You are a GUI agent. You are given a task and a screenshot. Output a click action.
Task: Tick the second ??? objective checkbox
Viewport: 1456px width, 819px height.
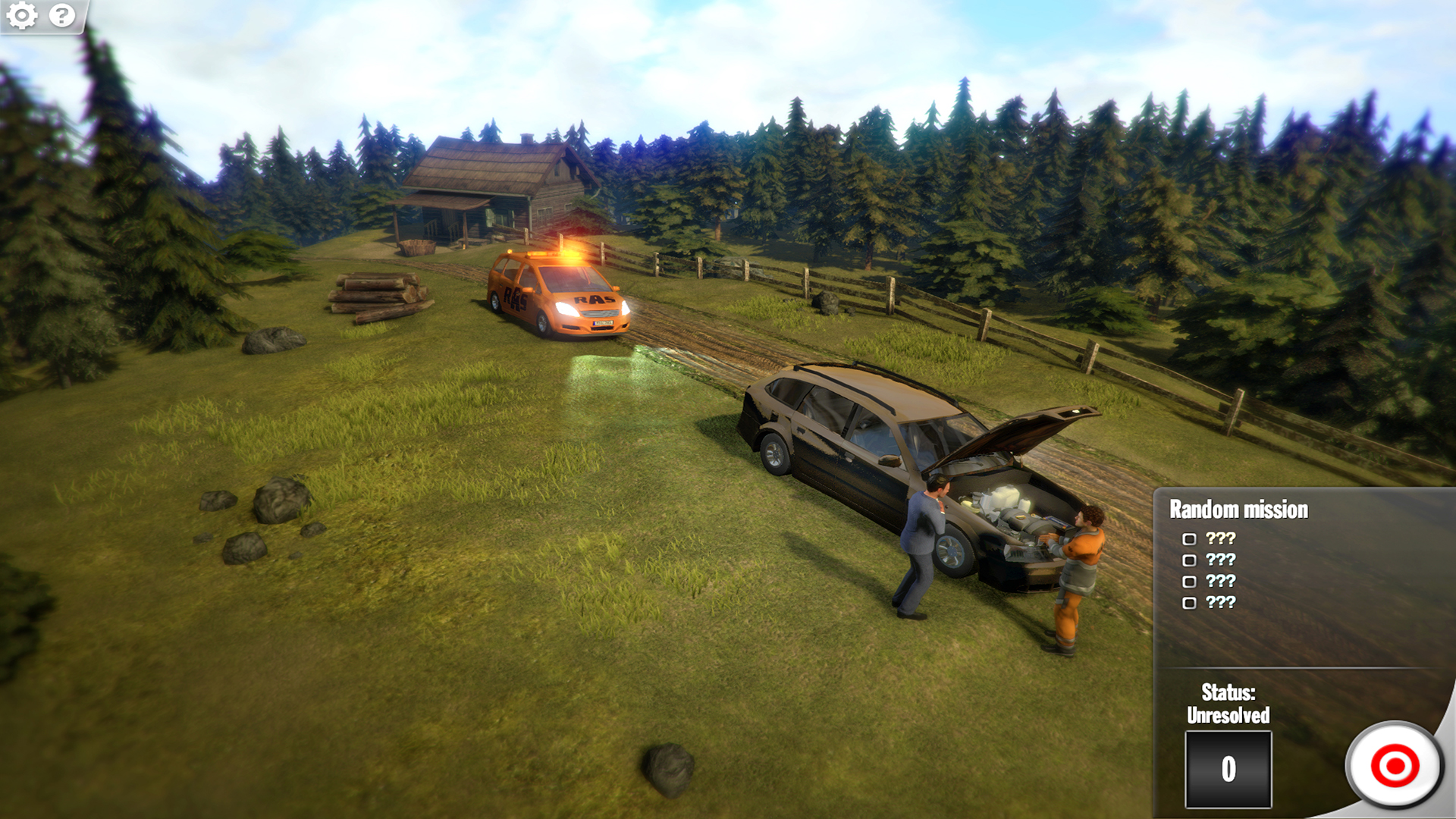click(1188, 561)
